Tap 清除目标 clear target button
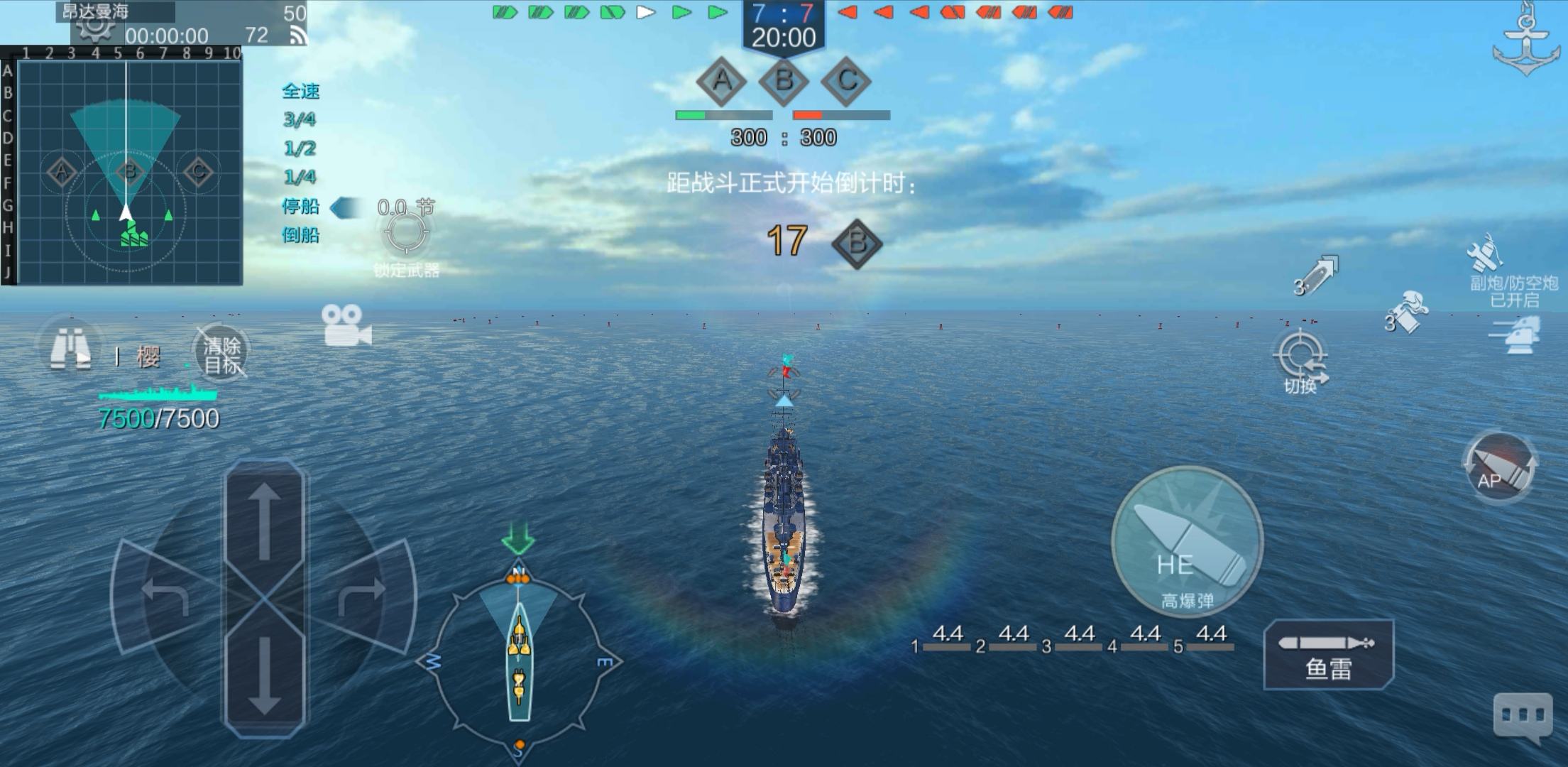This screenshot has width=1568, height=767. (222, 355)
